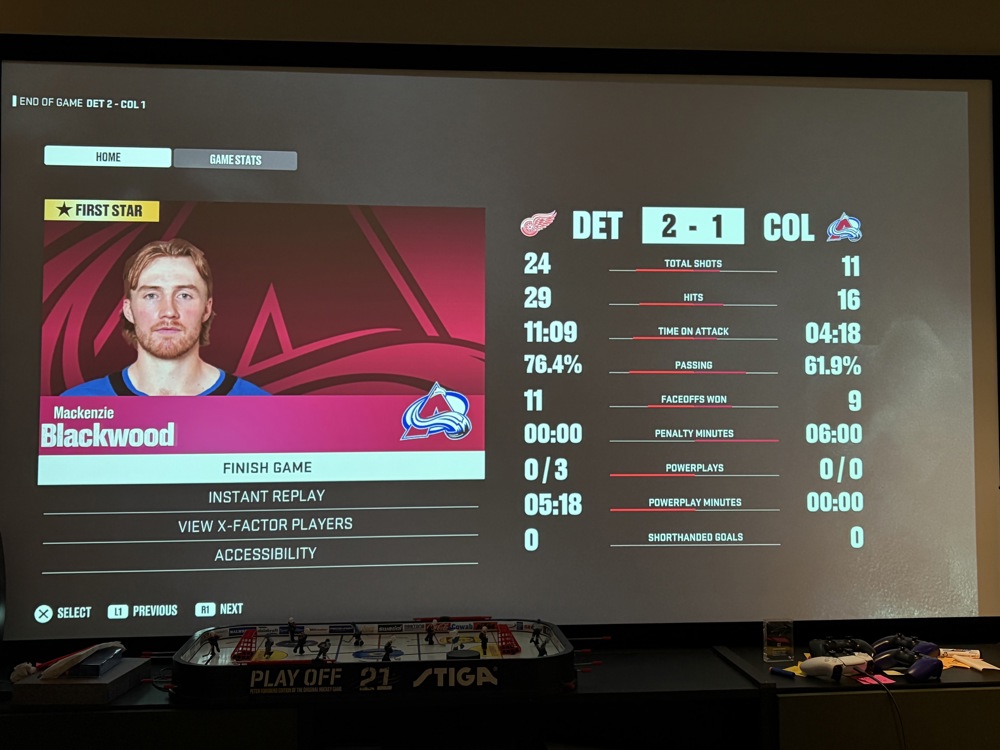Select the Home tab
The image size is (1000, 750).
click(108, 157)
